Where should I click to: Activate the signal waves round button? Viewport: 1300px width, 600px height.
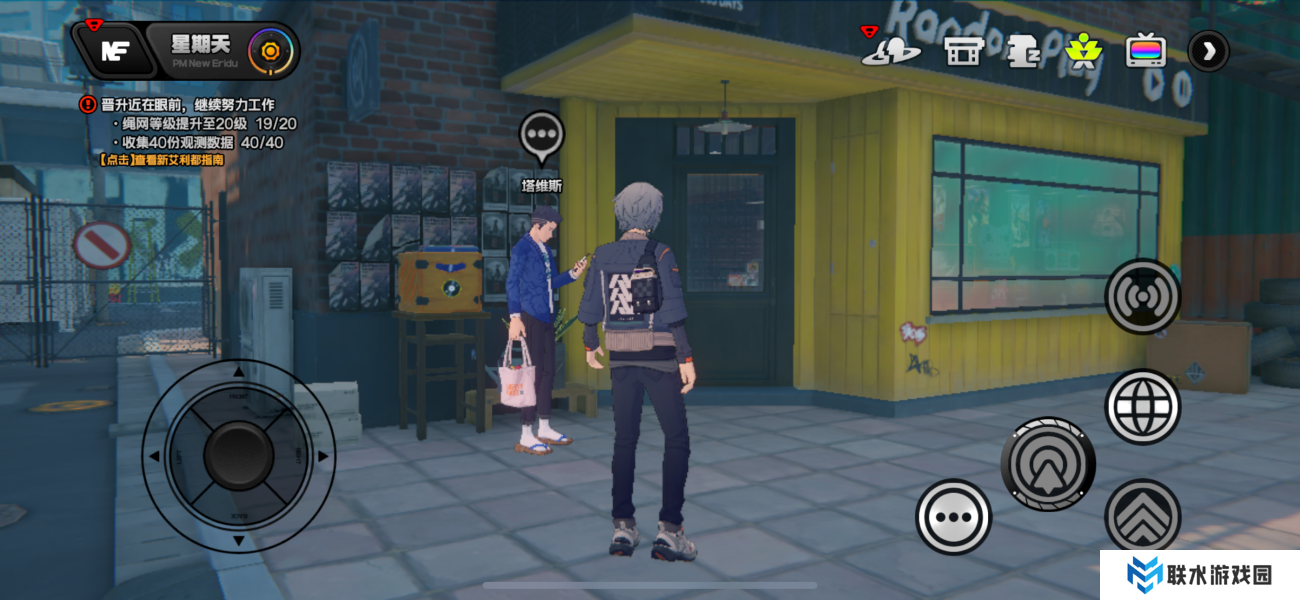(x=1143, y=297)
